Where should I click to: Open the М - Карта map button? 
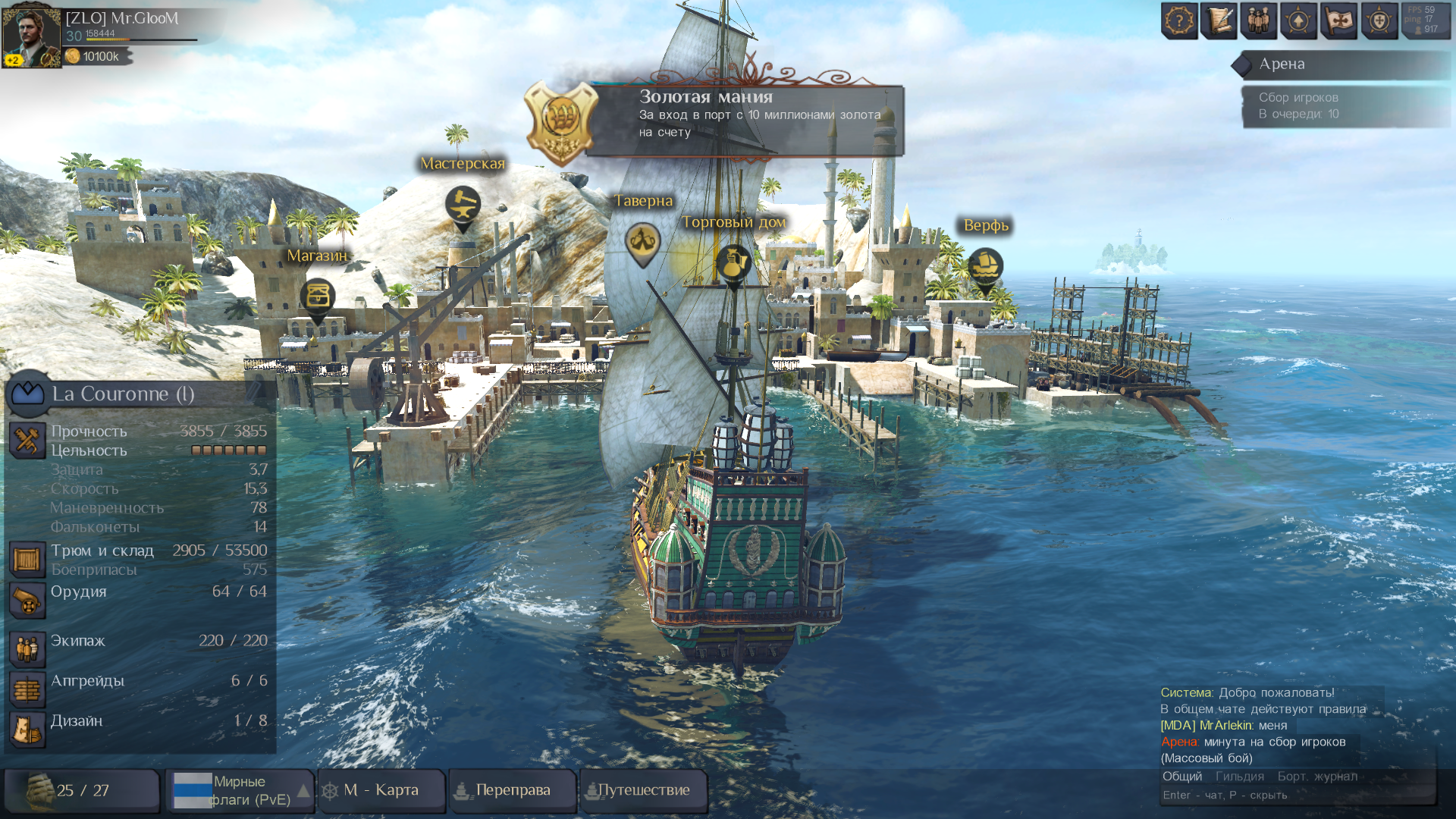(381, 790)
